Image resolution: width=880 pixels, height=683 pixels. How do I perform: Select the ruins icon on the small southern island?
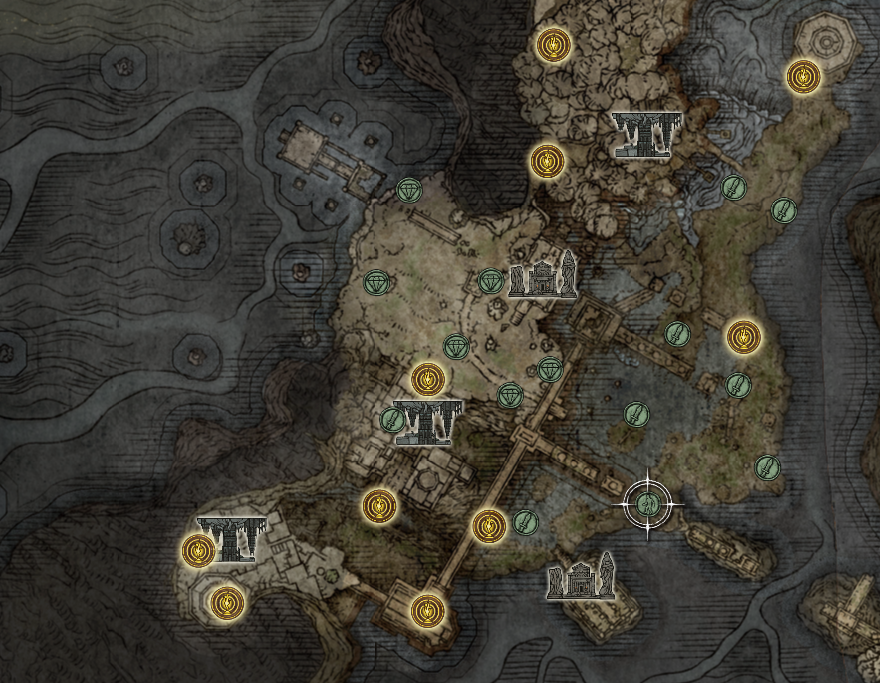tap(581, 578)
